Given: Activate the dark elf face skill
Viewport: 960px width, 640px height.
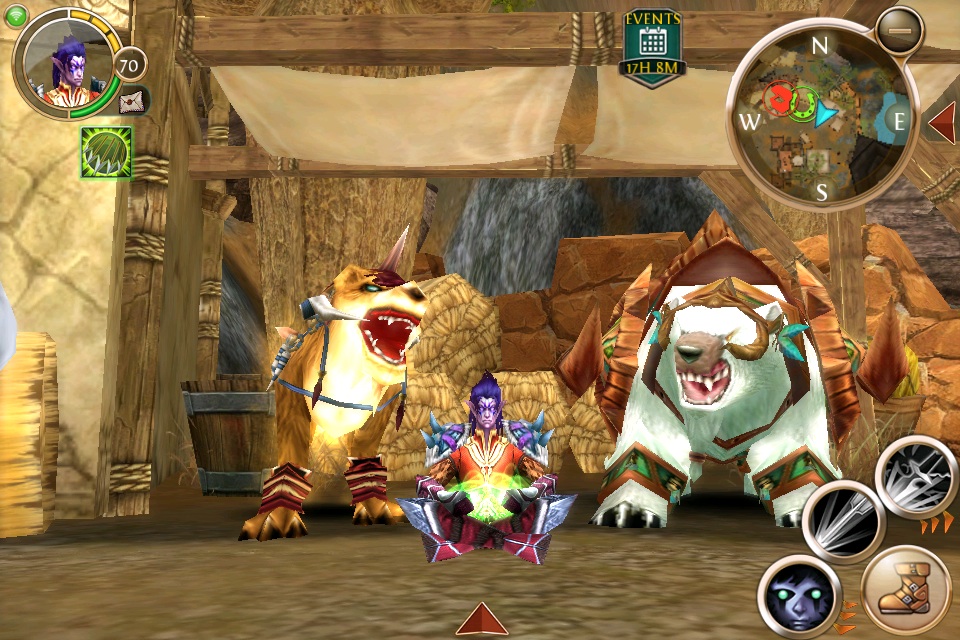Looking at the screenshot, I should coord(797,594).
